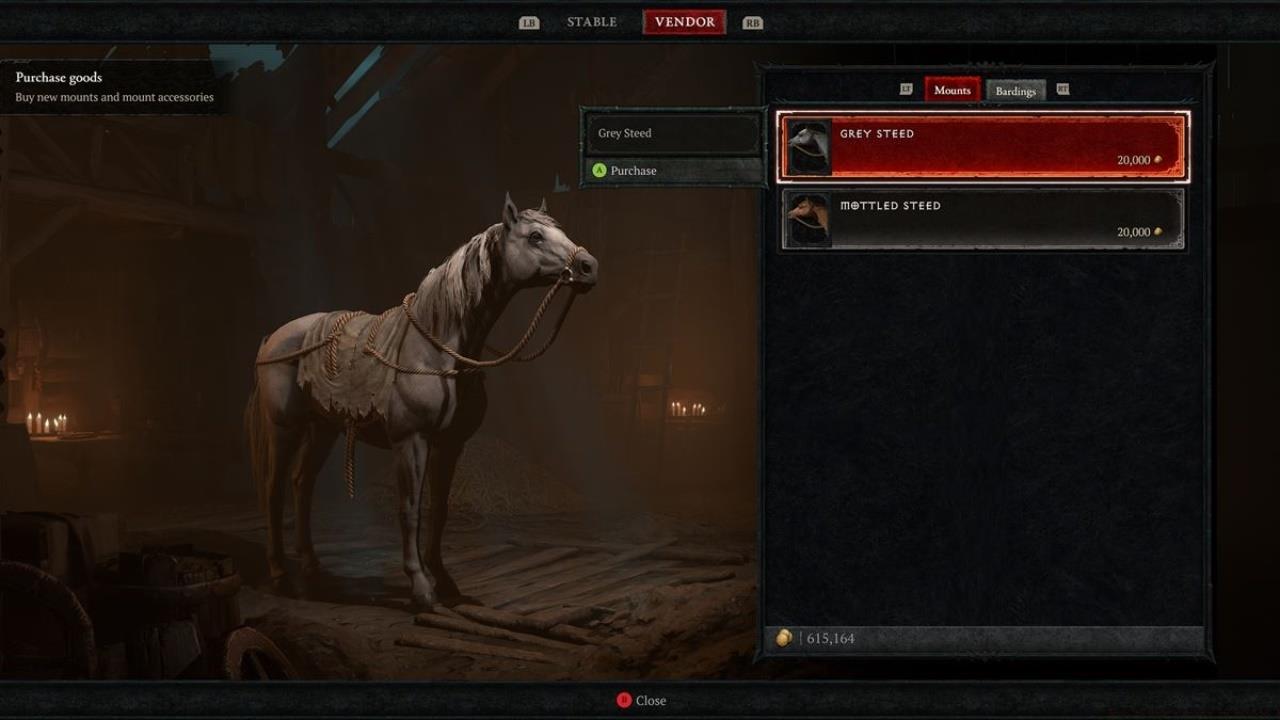Click the coin icon beside Grey Steed's price
This screenshot has height=720, width=1280.
click(x=1158, y=158)
